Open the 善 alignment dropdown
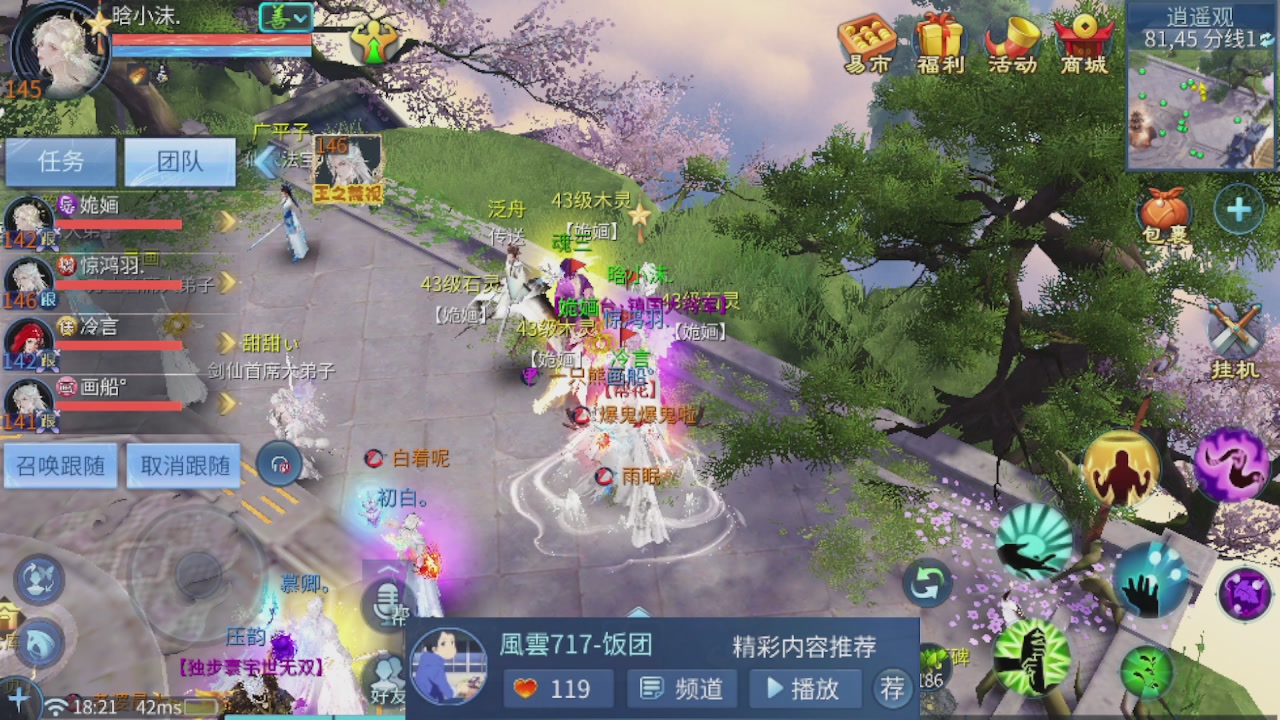 287,18
